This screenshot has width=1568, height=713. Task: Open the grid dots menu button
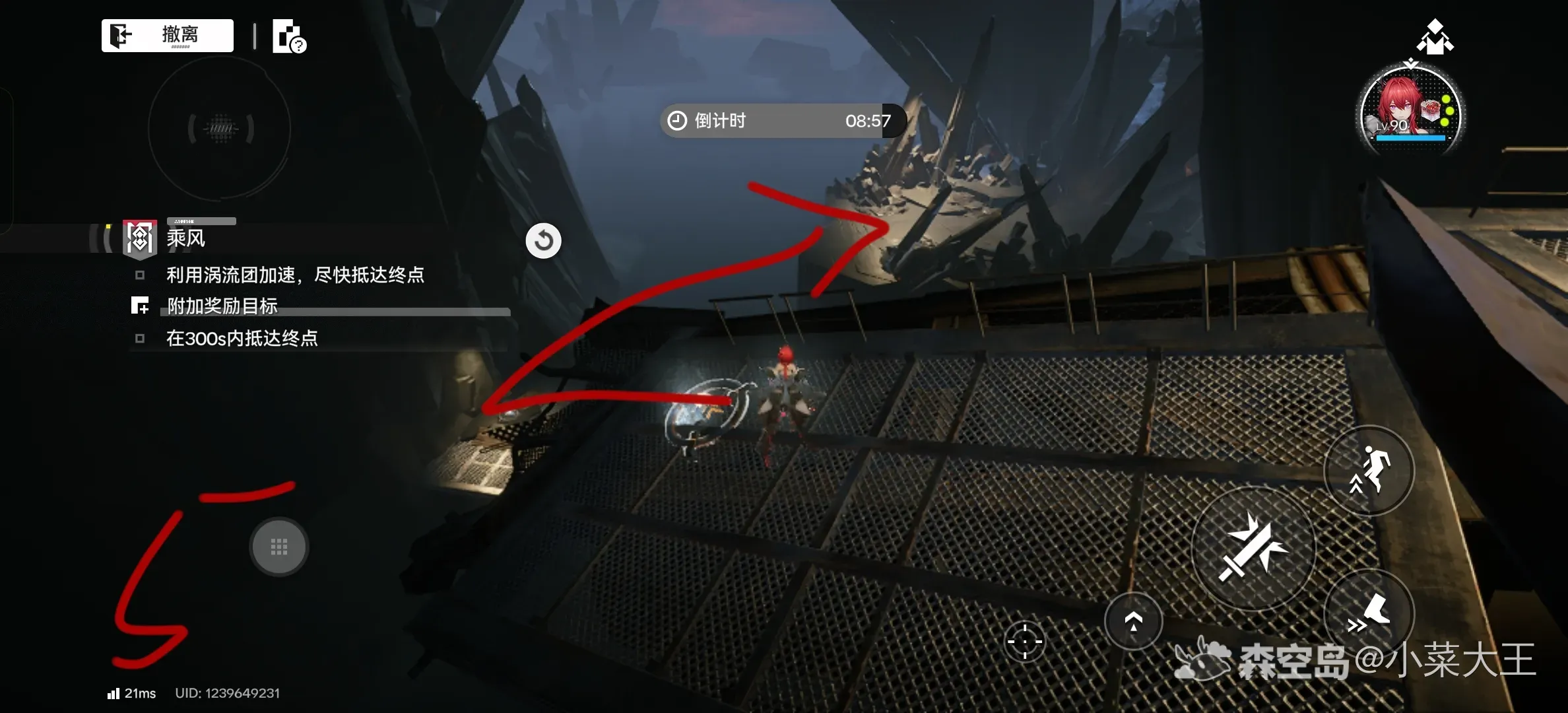[x=279, y=547]
